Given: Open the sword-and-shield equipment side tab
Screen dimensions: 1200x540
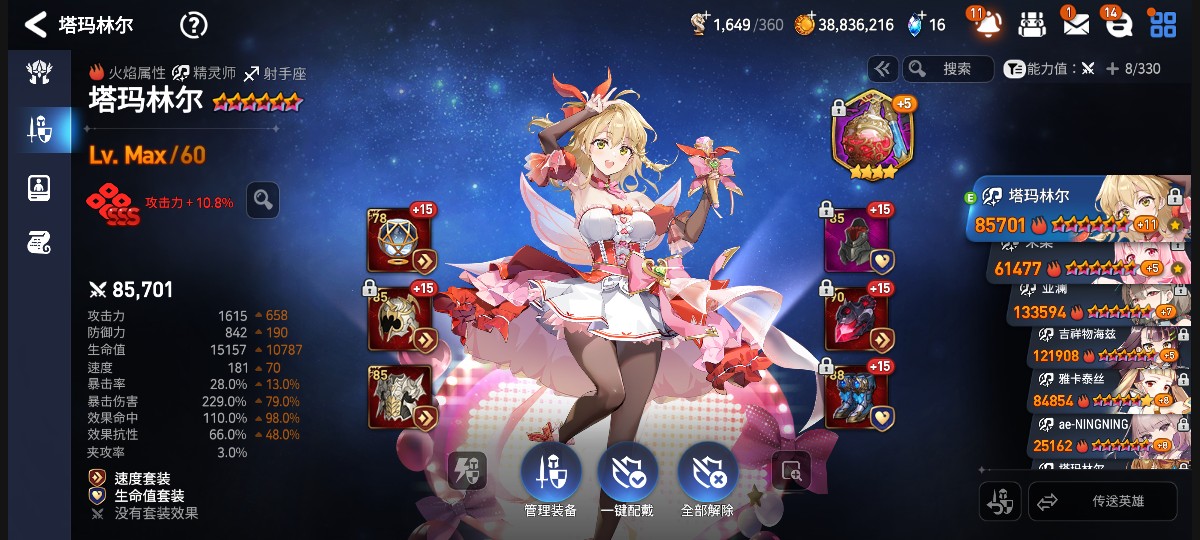Looking at the screenshot, I should (x=39, y=128).
